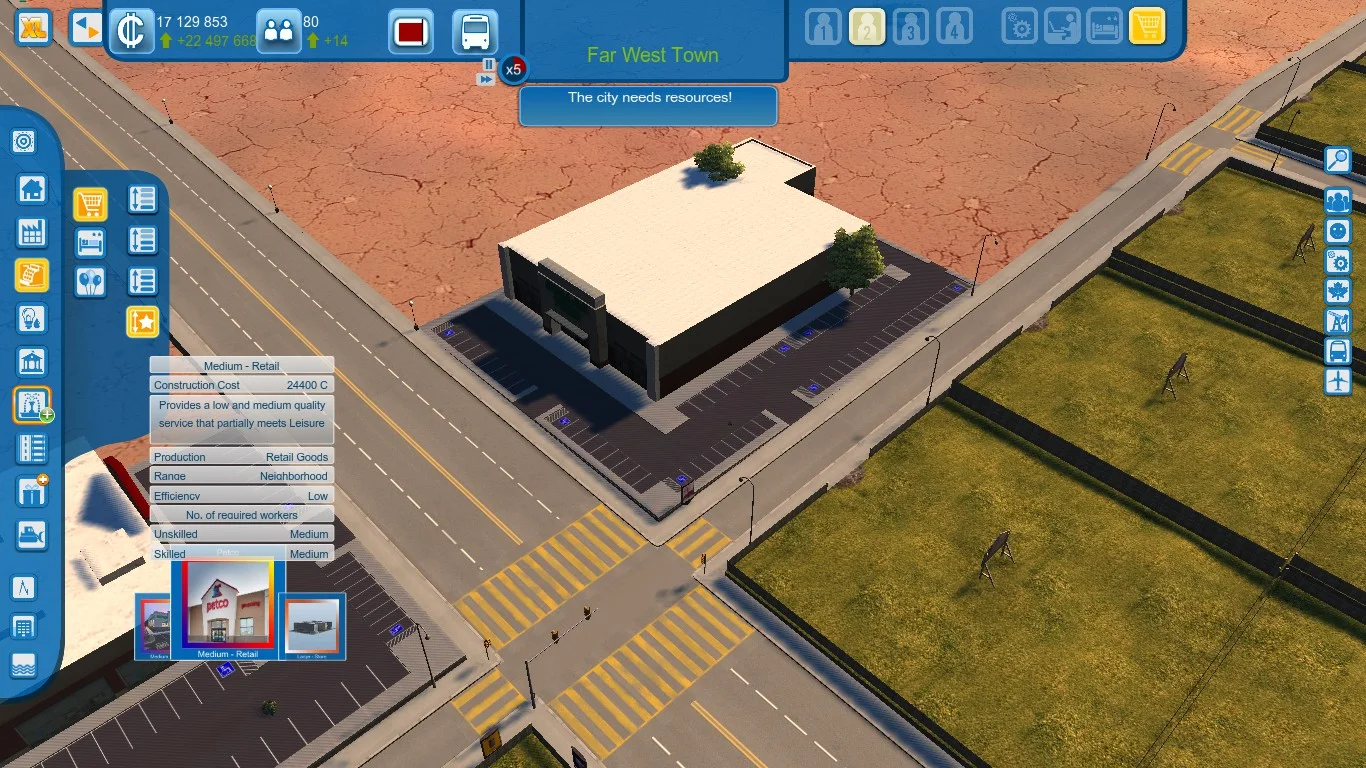
Task: Select citizen class 1 filter
Action: point(823,28)
